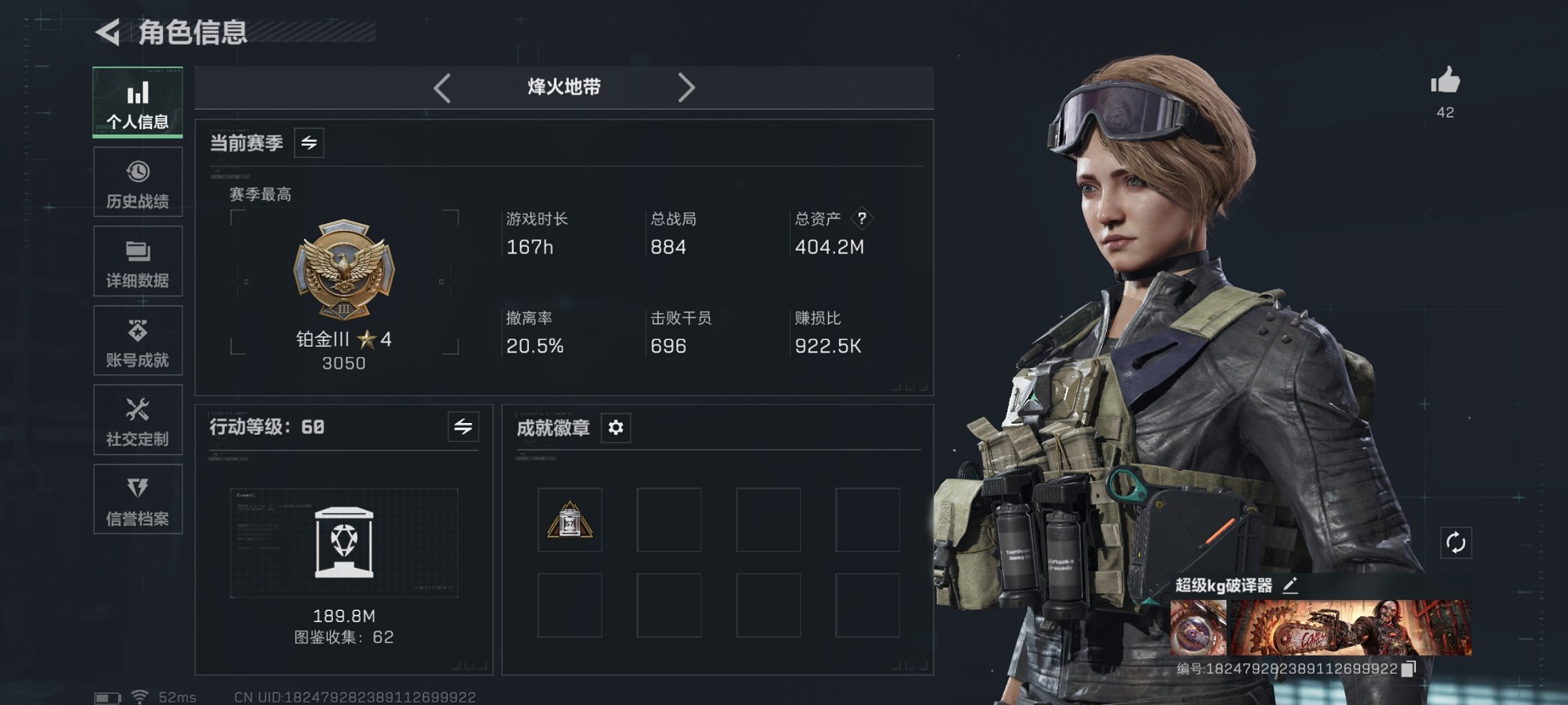
Task: Open the 社交定制 social customization panel
Action: (x=137, y=420)
